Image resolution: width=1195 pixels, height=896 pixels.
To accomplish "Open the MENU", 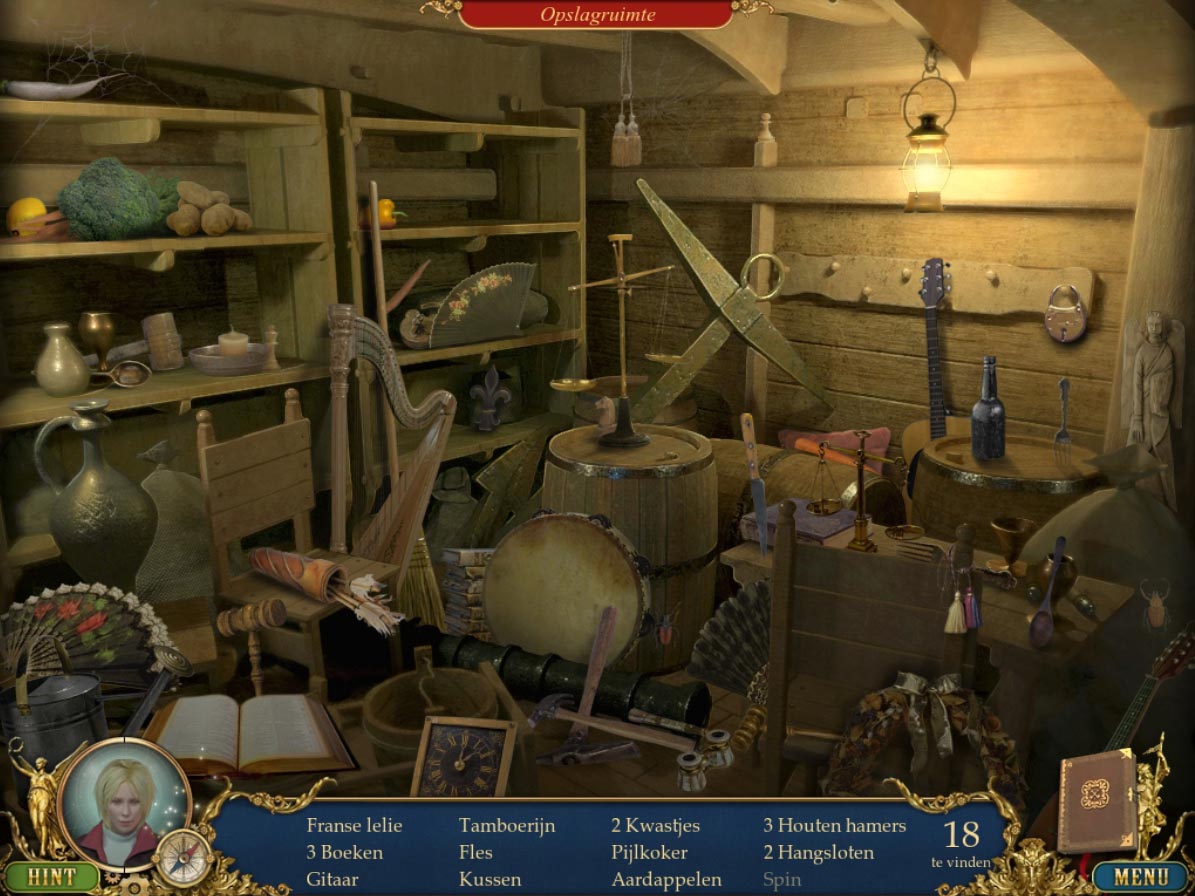I will [x=1141, y=877].
